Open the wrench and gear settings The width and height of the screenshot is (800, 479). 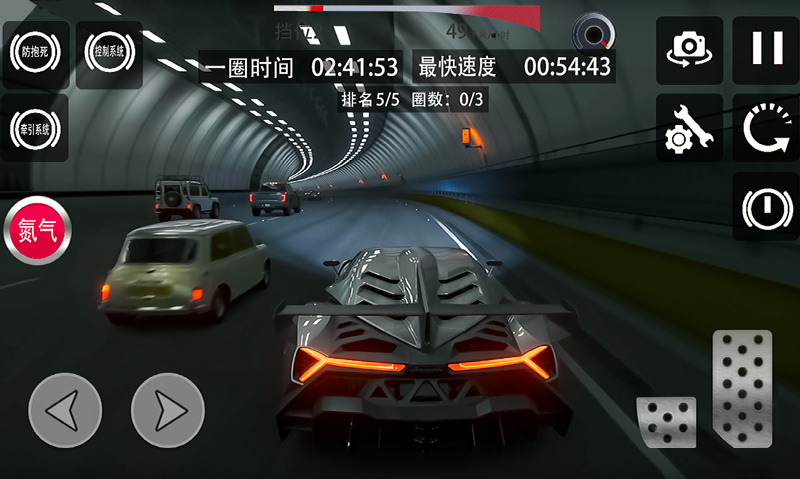point(689,128)
